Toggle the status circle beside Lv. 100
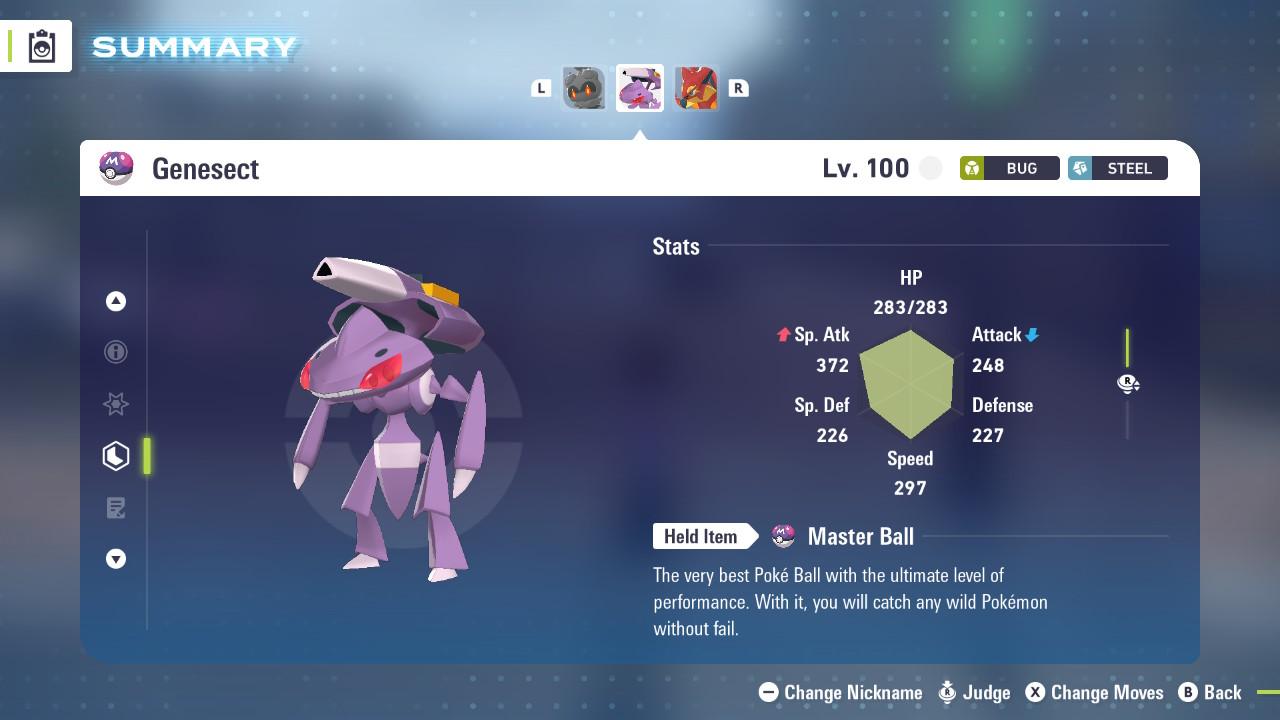 pyautogui.click(x=930, y=168)
